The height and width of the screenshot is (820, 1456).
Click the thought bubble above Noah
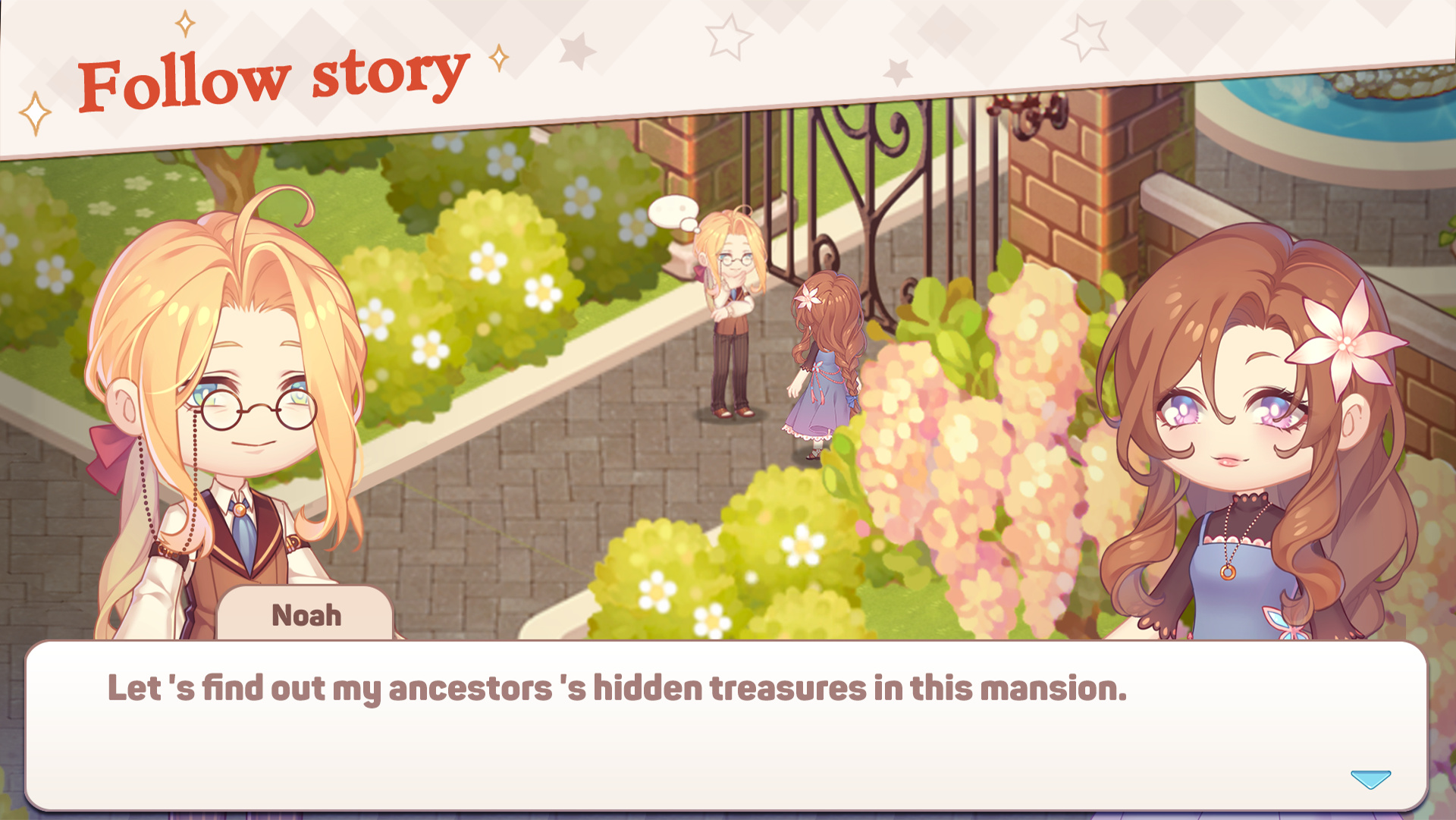673,211
